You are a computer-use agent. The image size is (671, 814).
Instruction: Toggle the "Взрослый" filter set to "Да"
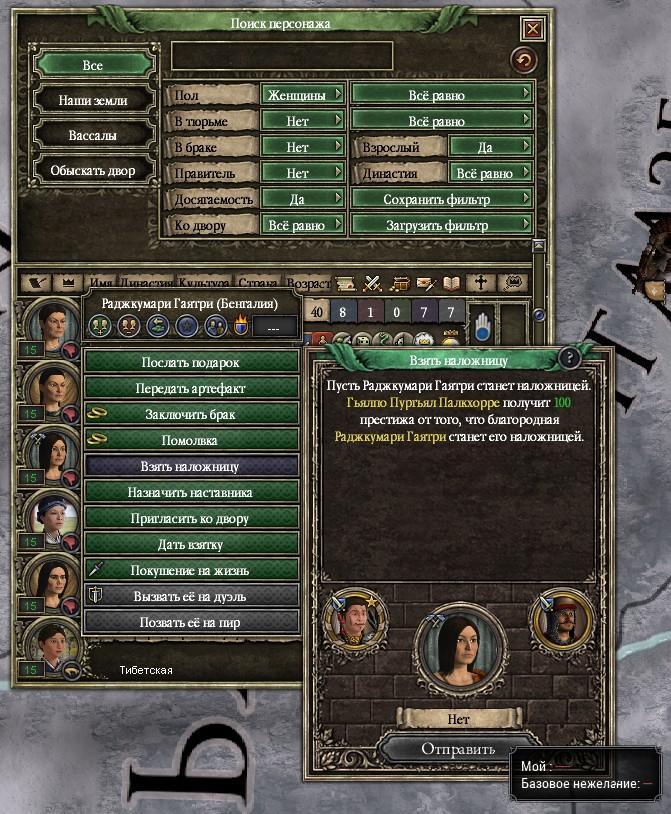click(491, 147)
